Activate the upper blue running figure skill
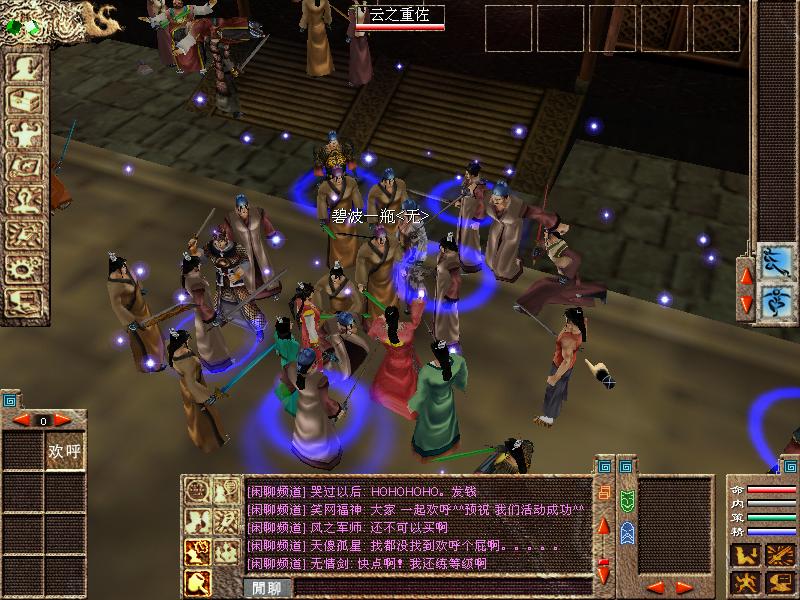800x600 pixels. point(775,262)
